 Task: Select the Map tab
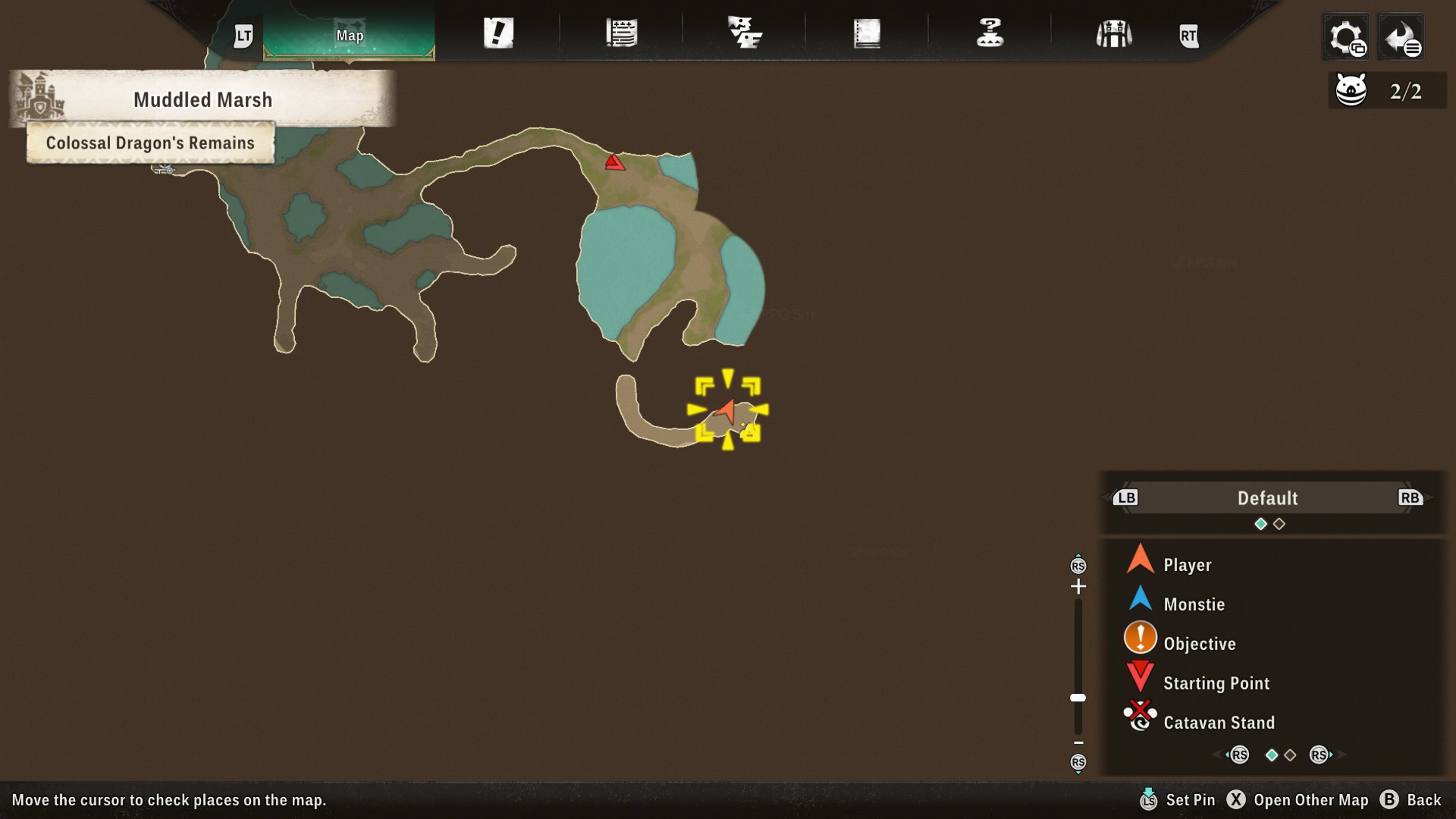(349, 35)
